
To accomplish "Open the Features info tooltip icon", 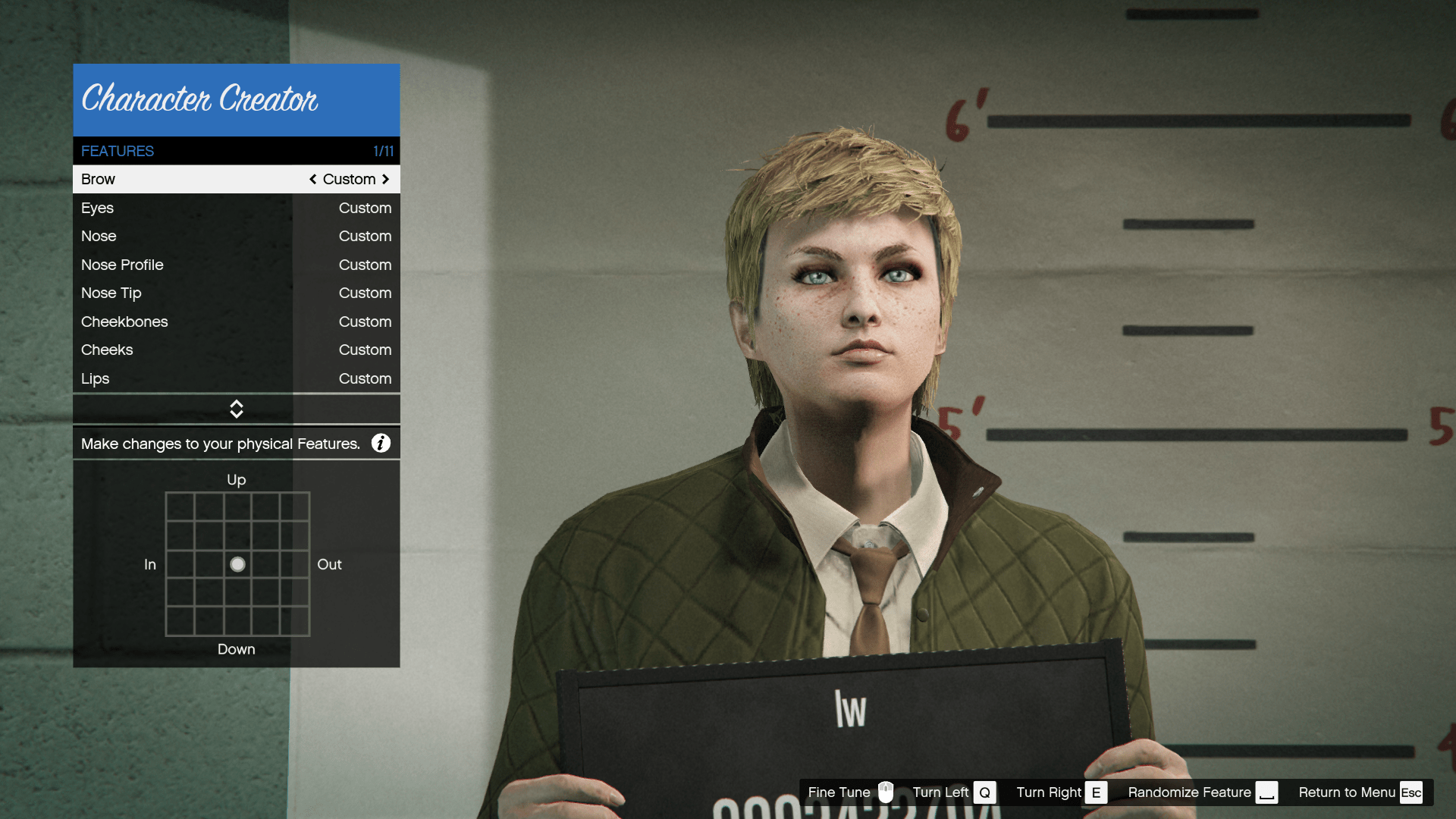I will coord(381,443).
